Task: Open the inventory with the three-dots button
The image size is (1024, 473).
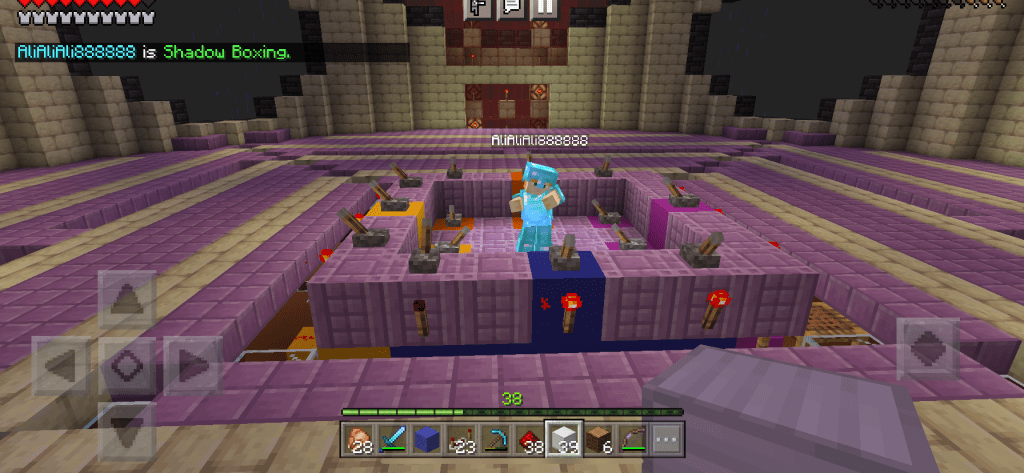Action: 665,438
